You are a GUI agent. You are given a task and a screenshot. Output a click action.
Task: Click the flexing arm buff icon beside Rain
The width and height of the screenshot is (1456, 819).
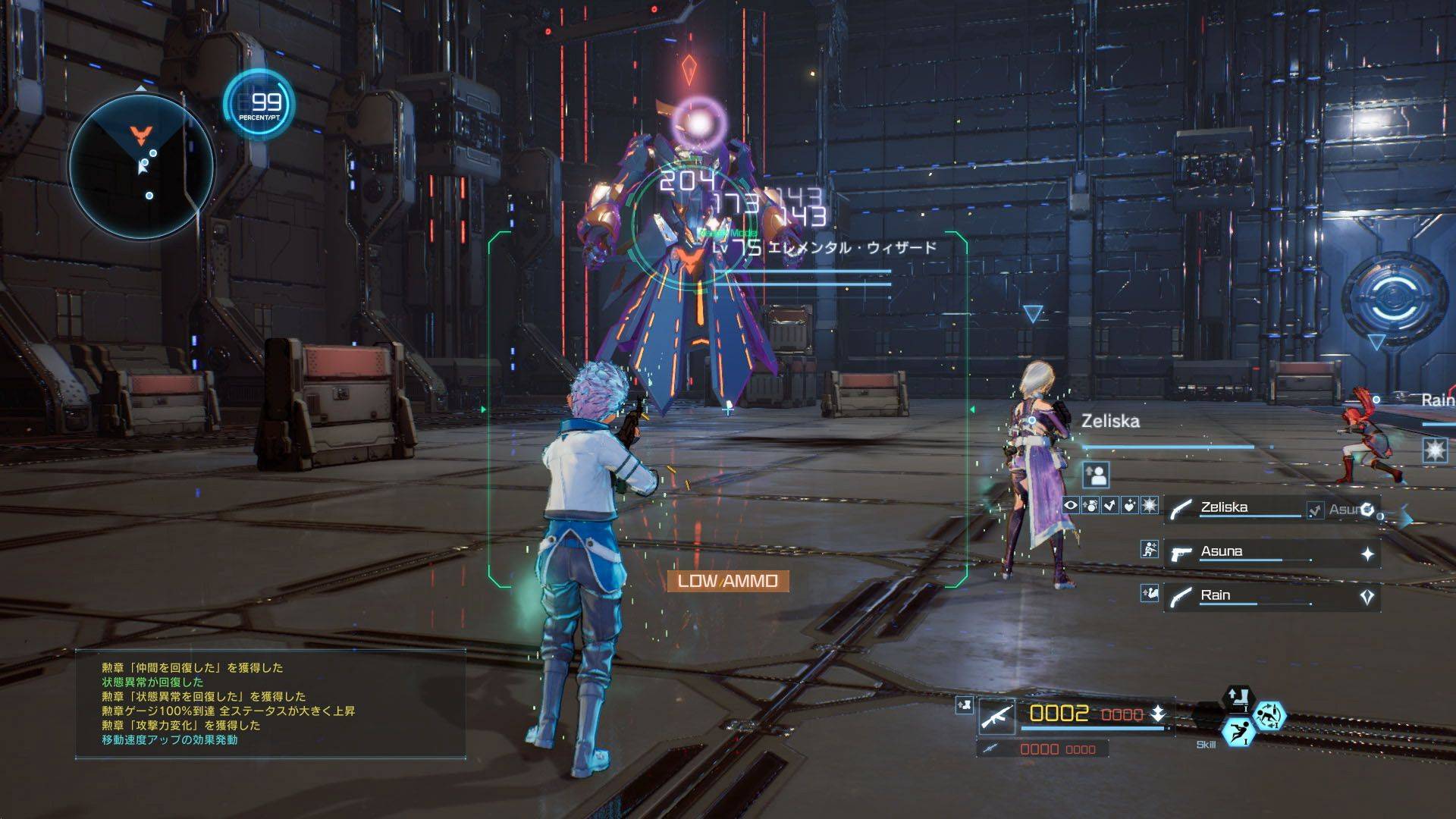[x=1150, y=593]
